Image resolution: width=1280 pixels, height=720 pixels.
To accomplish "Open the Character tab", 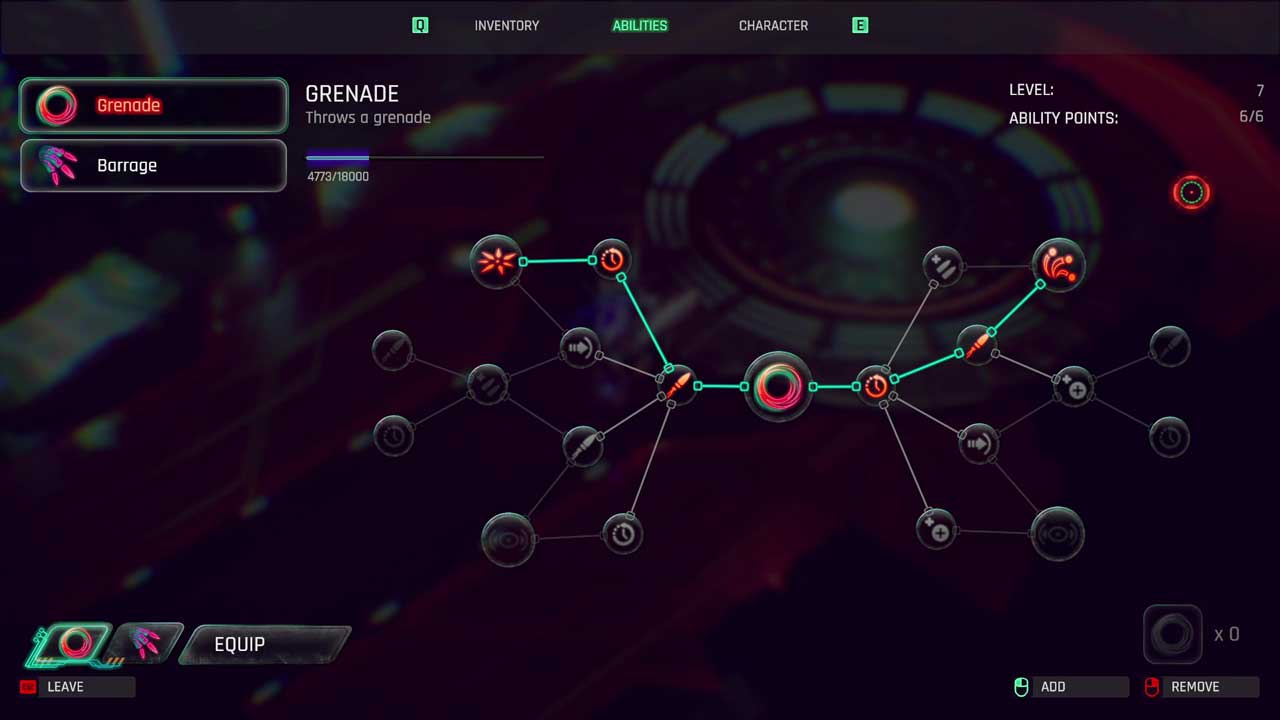I will click(x=773, y=26).
